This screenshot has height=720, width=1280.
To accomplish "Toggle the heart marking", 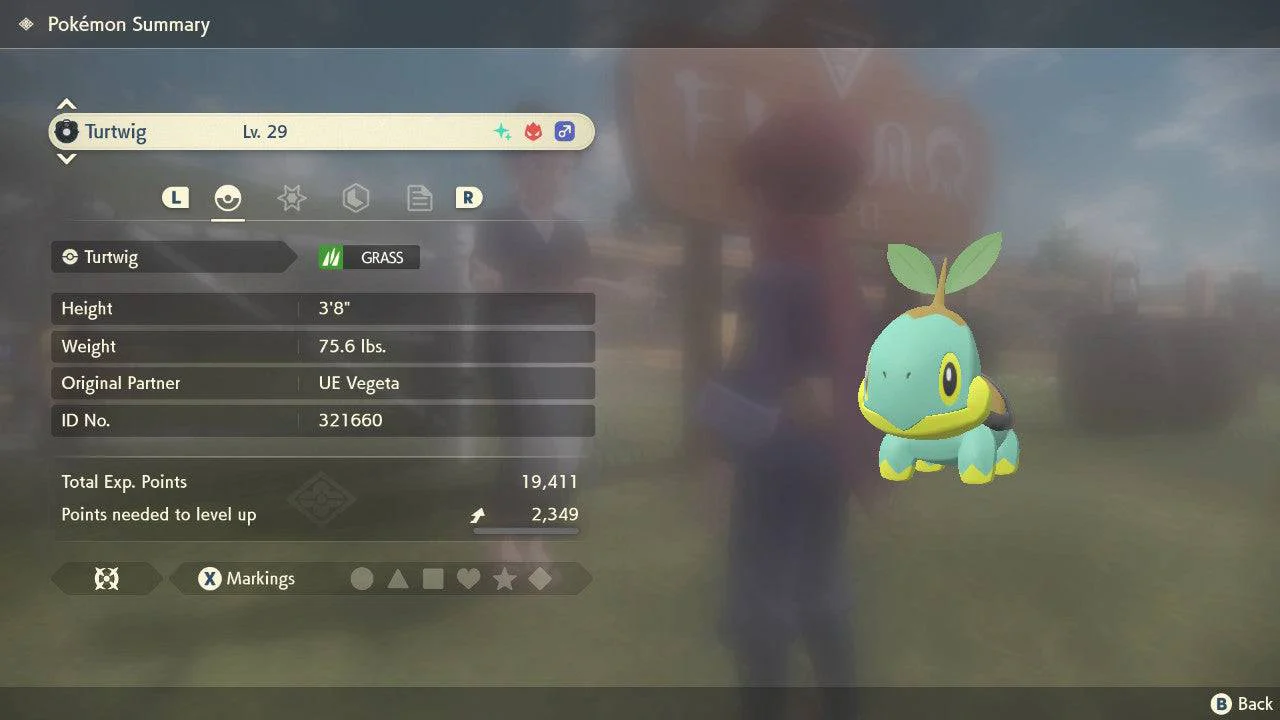I will pos(468,578).
